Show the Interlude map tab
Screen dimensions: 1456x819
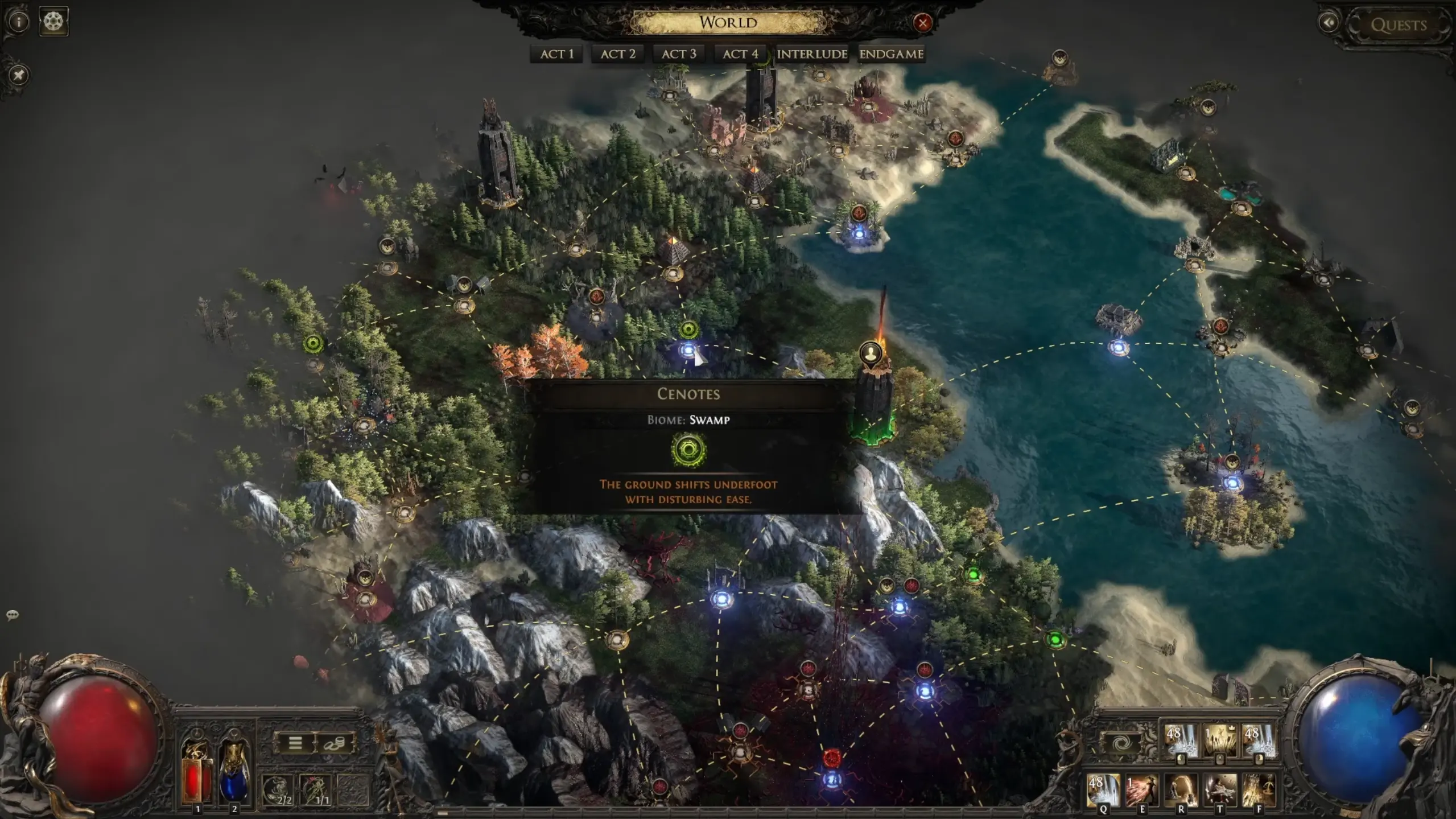[812, 54]
